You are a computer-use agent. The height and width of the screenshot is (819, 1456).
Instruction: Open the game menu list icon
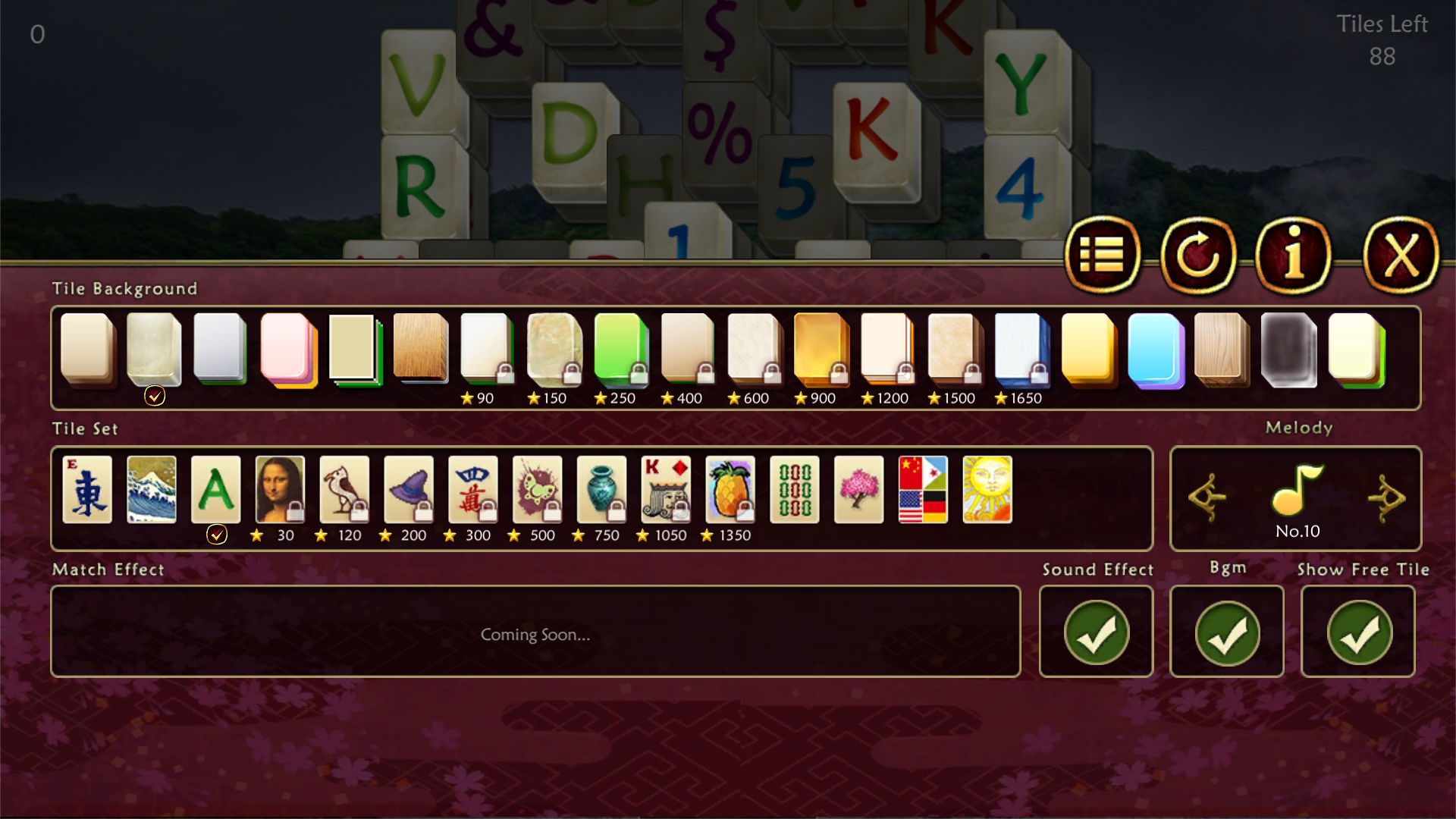(x=1103, y=256)
